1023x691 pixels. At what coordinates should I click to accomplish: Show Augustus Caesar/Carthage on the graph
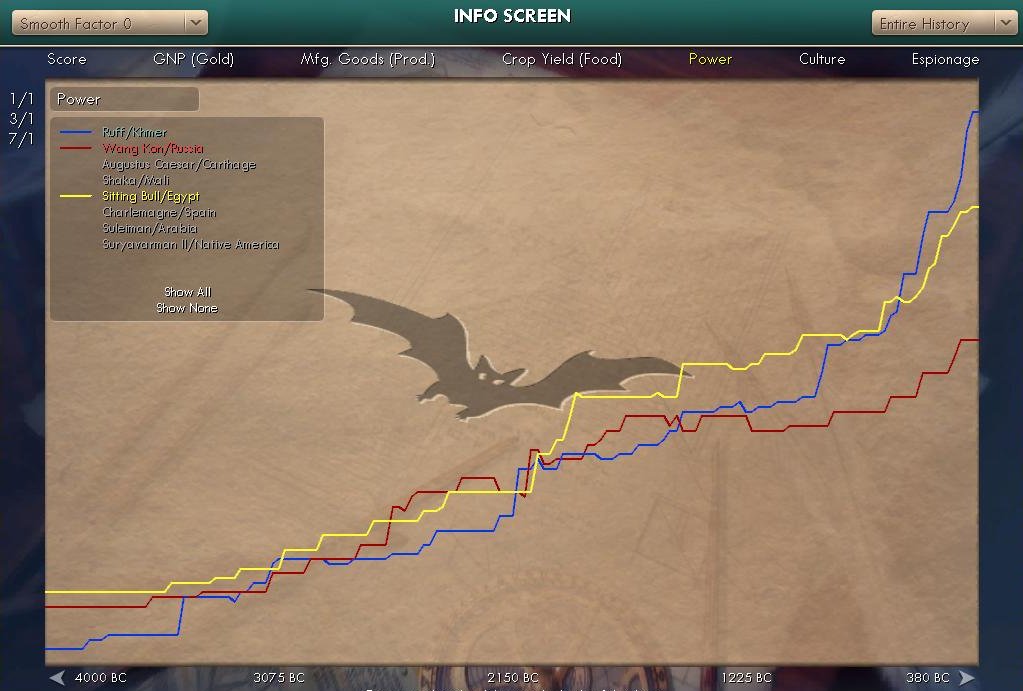pos(178,164)
